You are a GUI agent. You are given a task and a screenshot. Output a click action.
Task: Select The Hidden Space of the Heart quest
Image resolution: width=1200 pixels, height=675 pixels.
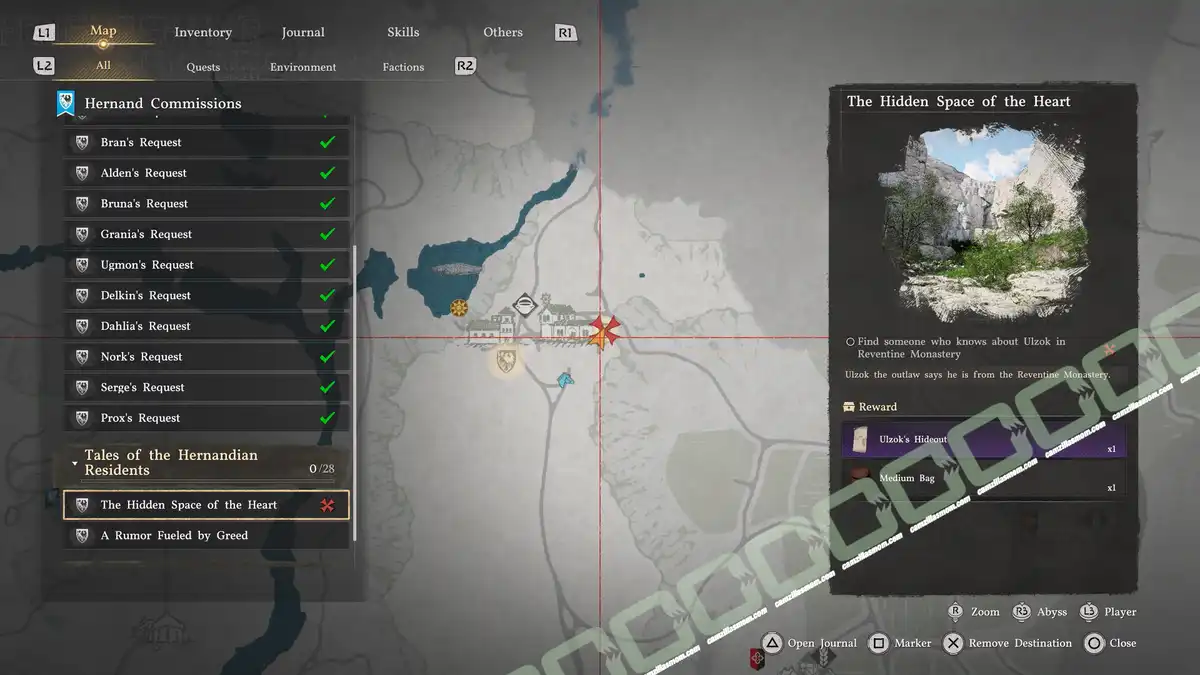[207, 505]
